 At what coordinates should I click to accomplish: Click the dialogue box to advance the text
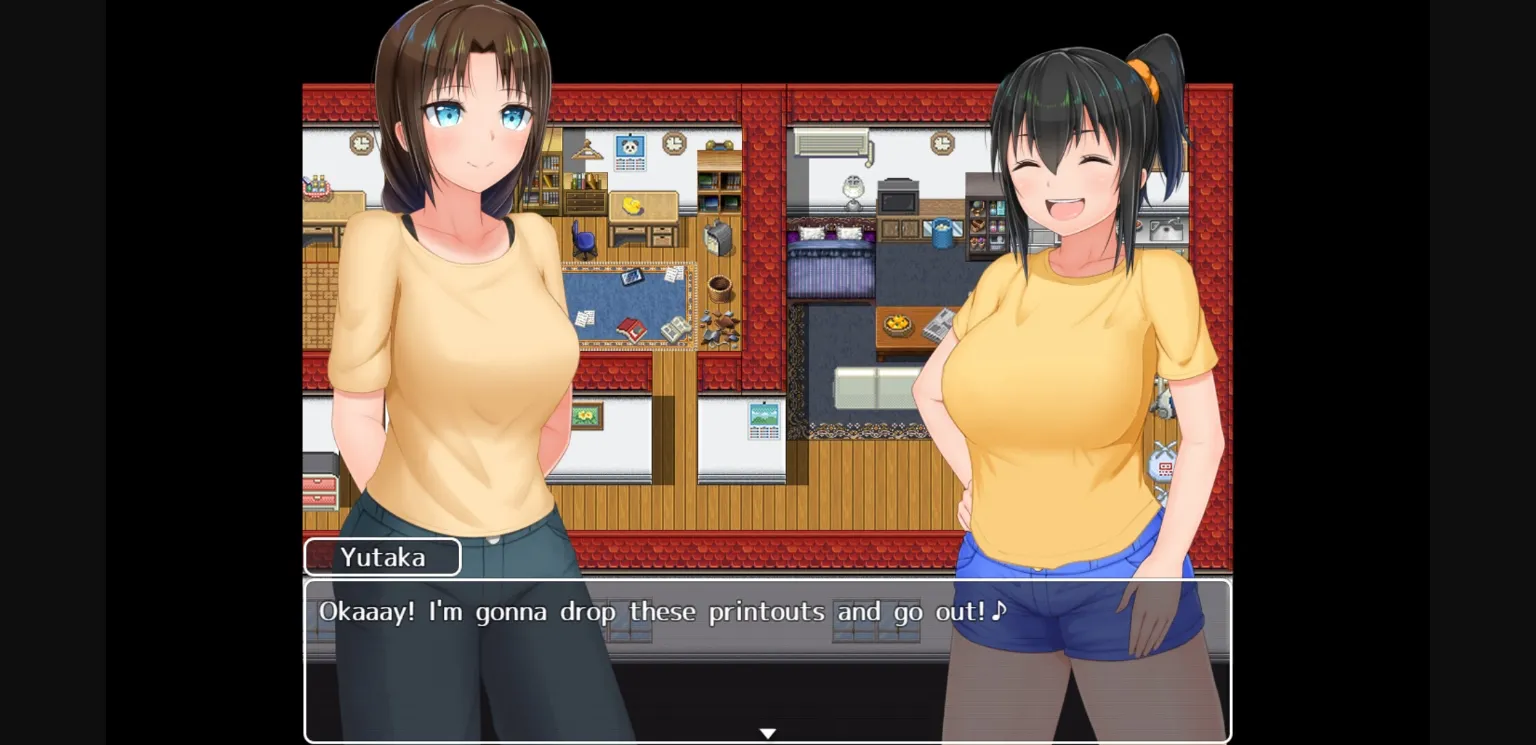click(x=768, y=660)
